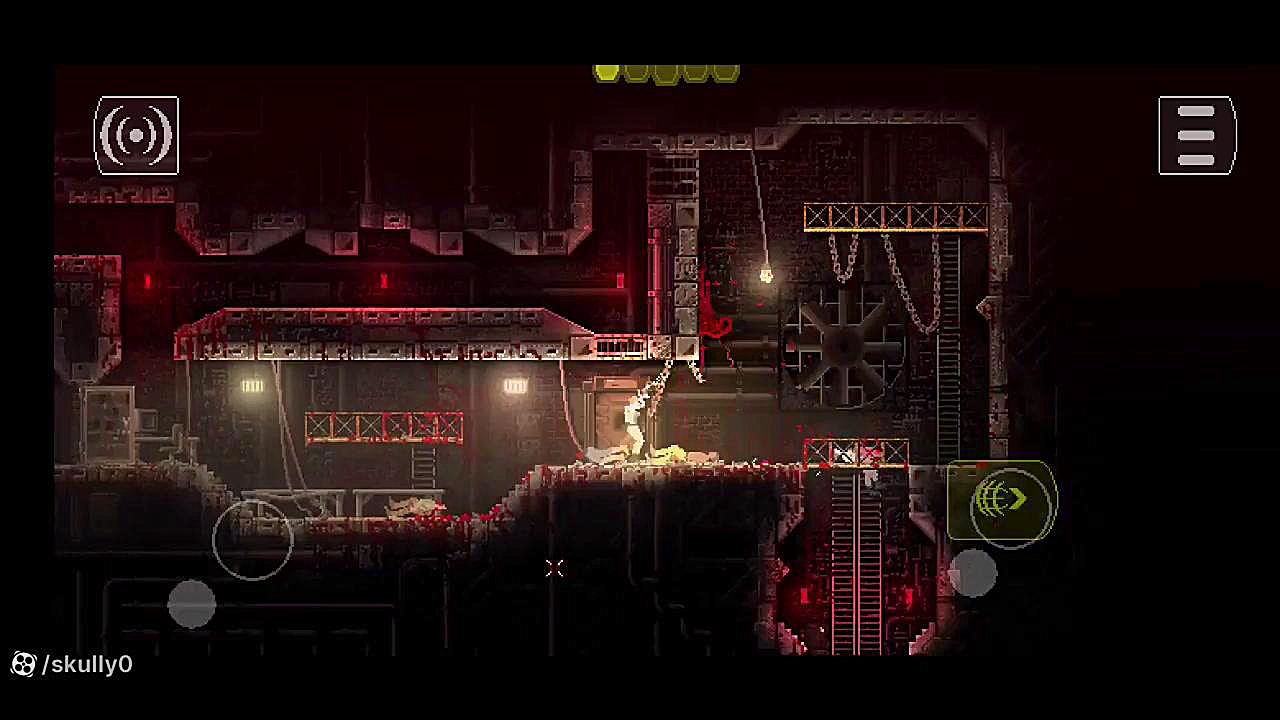Tap the left virtual joystick ring
Screen dimensions: 1280x720
point(253,540)
